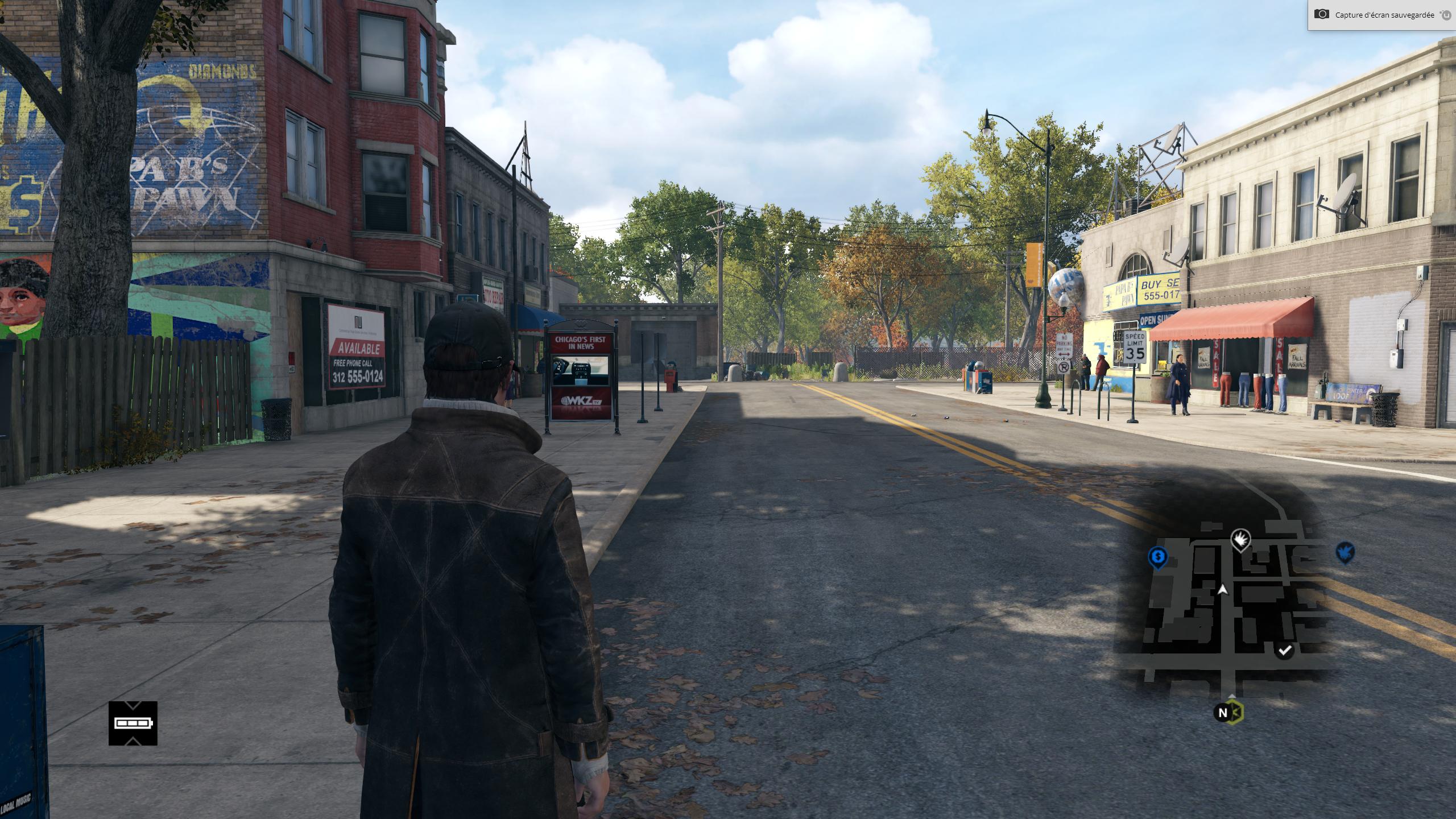1456x819 pixels.
Task: Select the white hand marker on minimap
Action: coord(1240,539)
